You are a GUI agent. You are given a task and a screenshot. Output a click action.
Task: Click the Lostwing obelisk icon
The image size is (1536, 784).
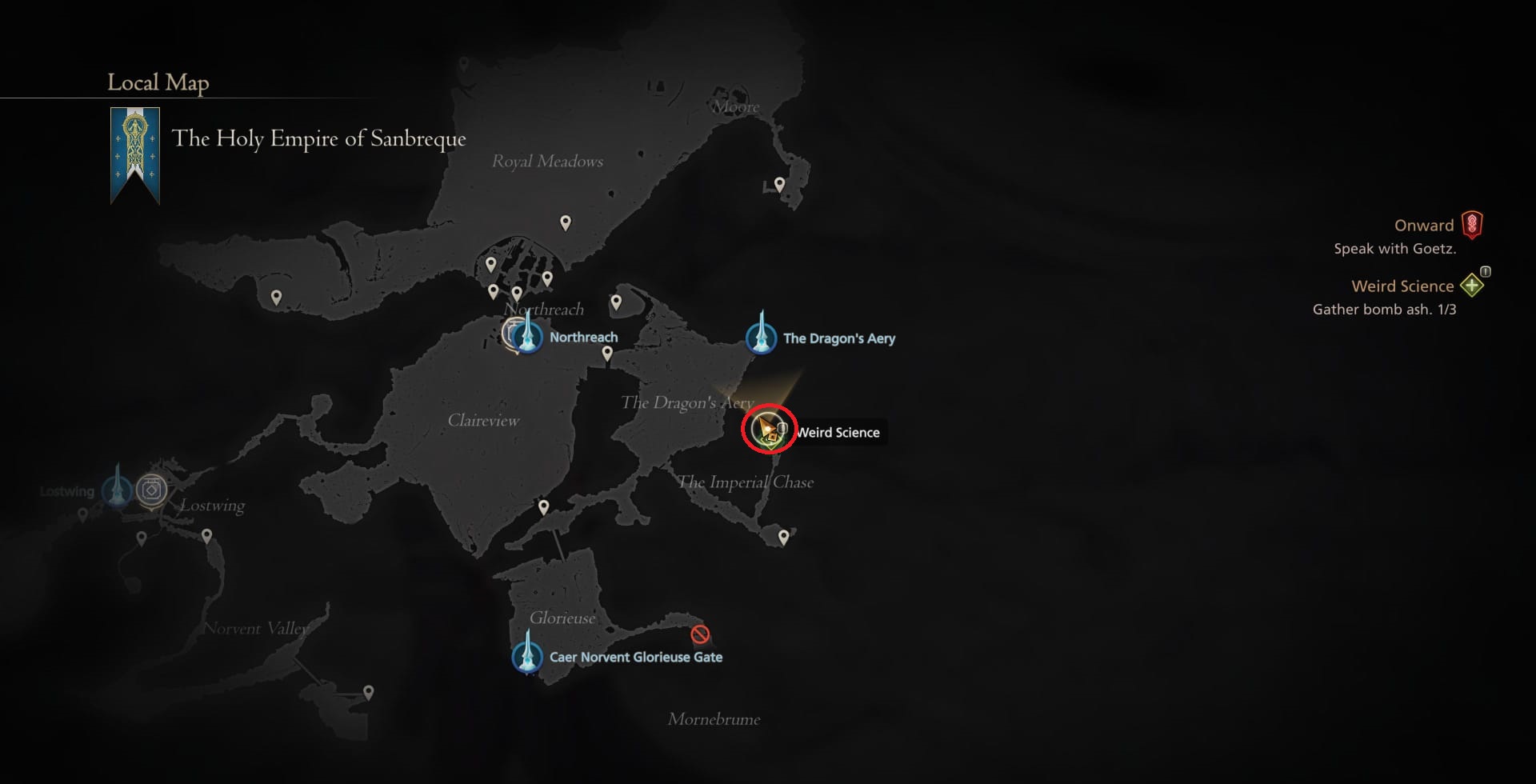point(118,490)
